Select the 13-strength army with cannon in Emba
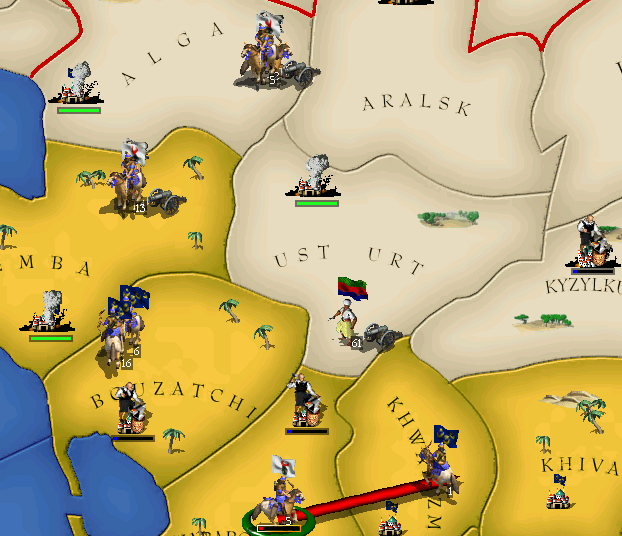Image resolution: width=622 pixels, height=536 pixels. (134, 185)
